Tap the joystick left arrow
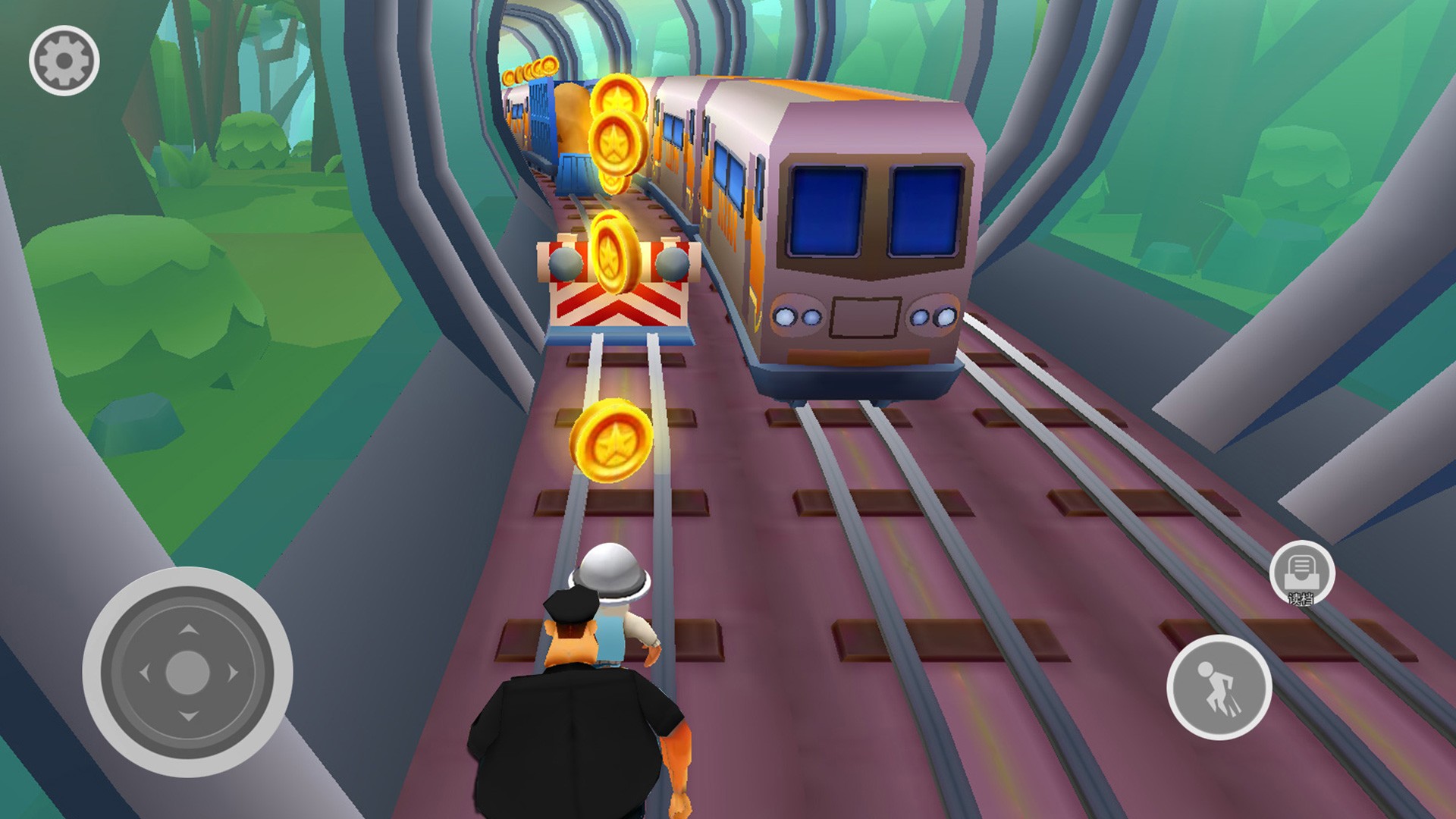This screenshot has width=1456, height=819. (145, 673)
